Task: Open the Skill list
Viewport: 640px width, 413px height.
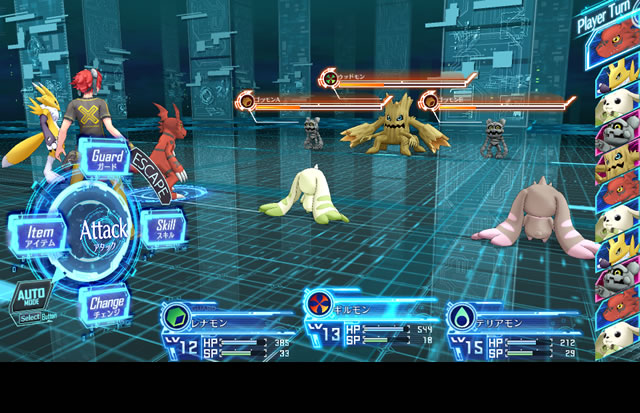Action: (x=164, y=227)
